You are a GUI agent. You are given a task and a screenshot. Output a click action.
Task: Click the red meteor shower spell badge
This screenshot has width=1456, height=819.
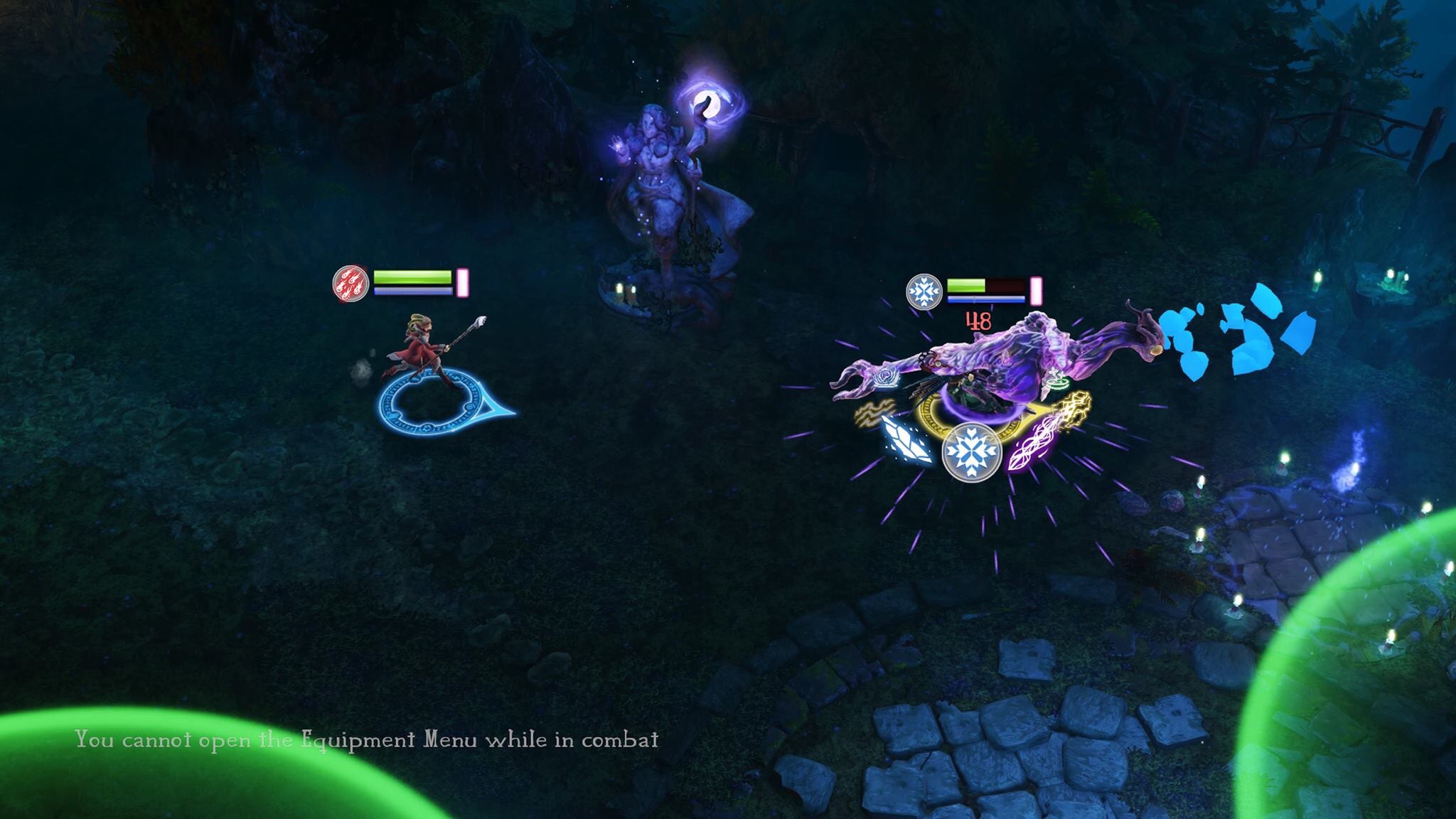351,283
